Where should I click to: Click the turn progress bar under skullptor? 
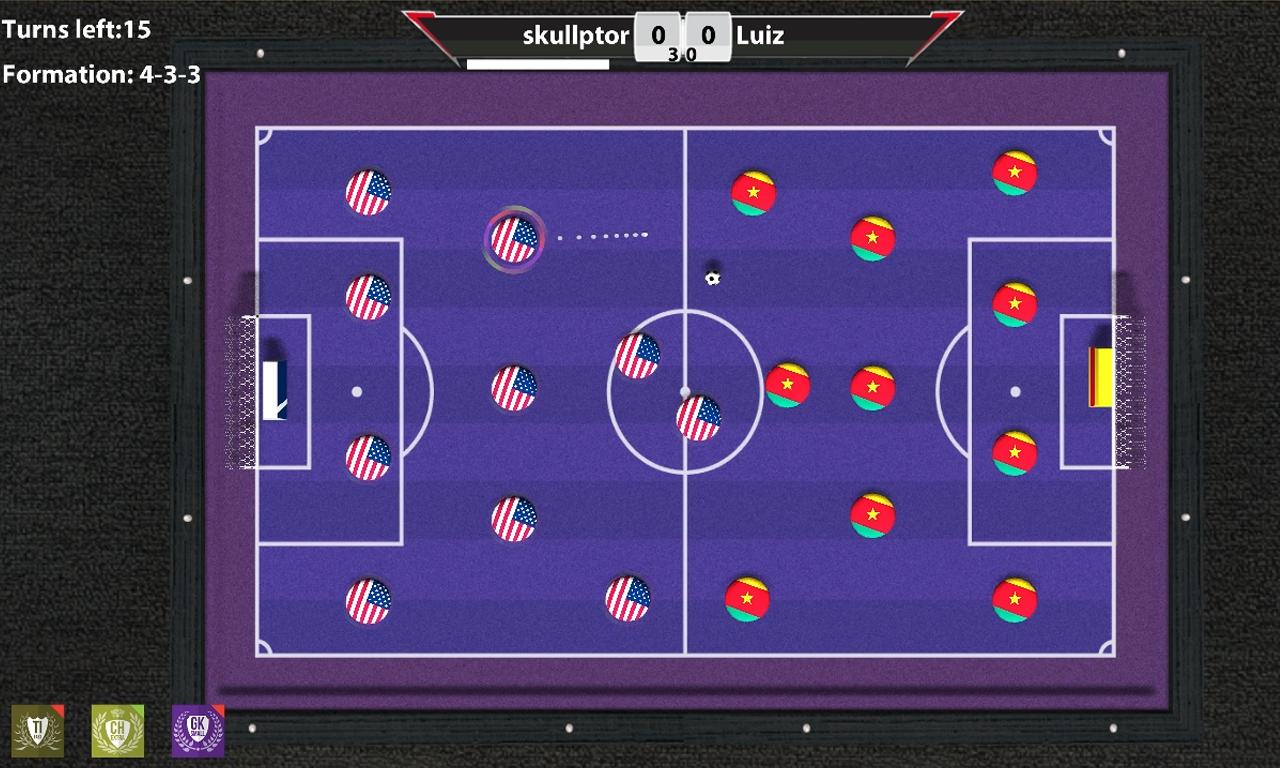tap(536, 62)
